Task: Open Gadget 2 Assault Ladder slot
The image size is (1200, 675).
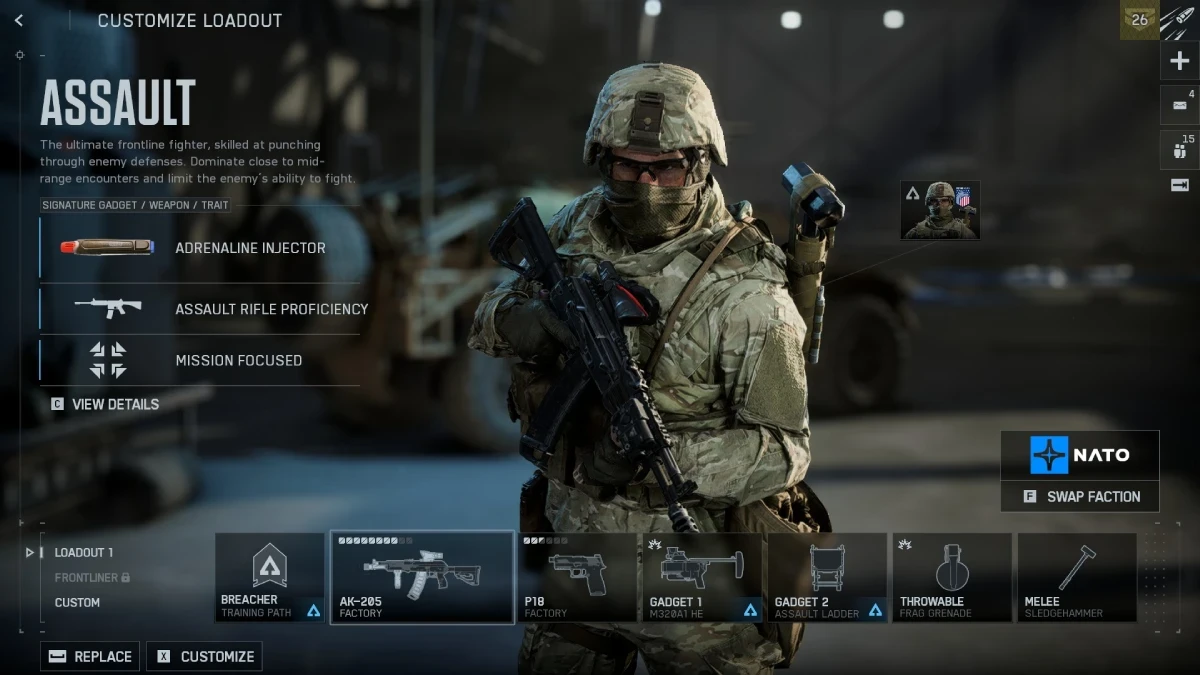Action: coord(827,578)
